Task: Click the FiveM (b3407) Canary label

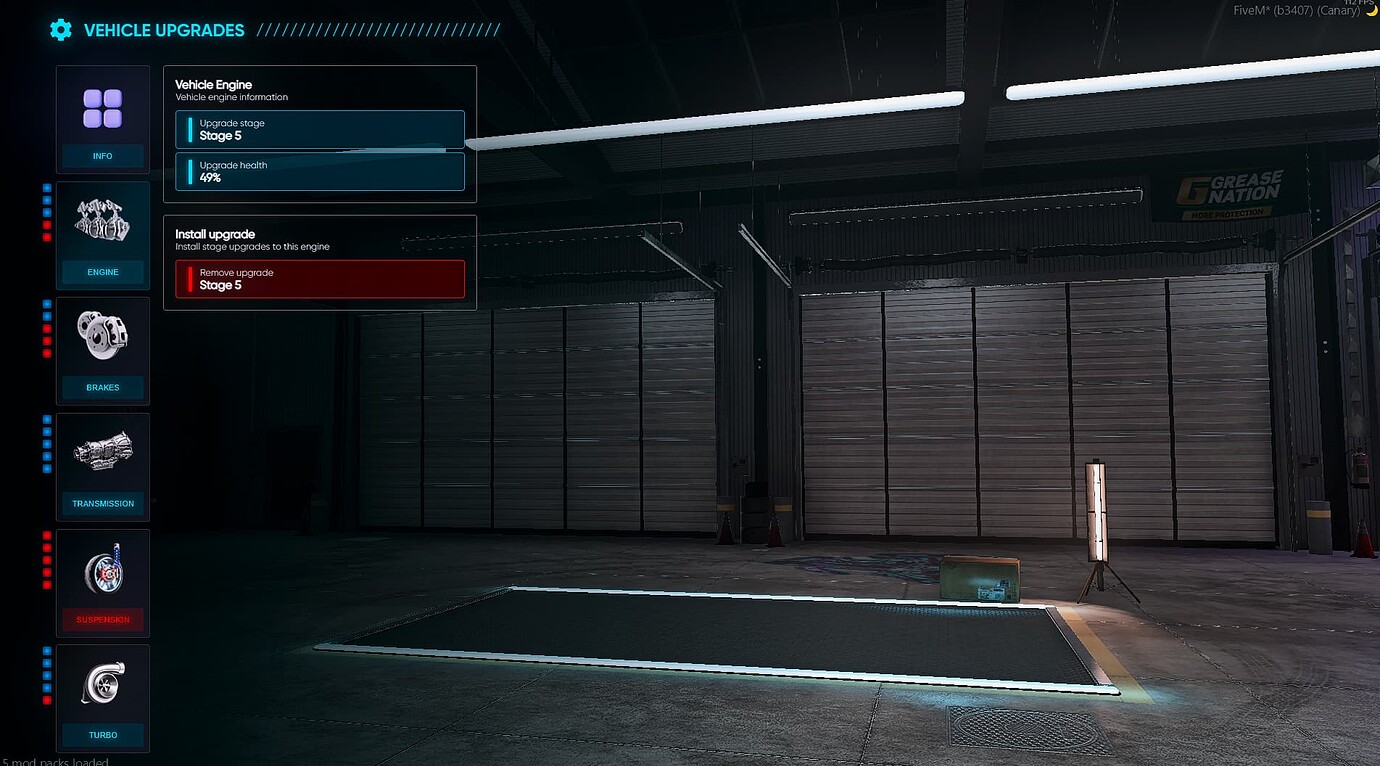Action: (1296, 11)
